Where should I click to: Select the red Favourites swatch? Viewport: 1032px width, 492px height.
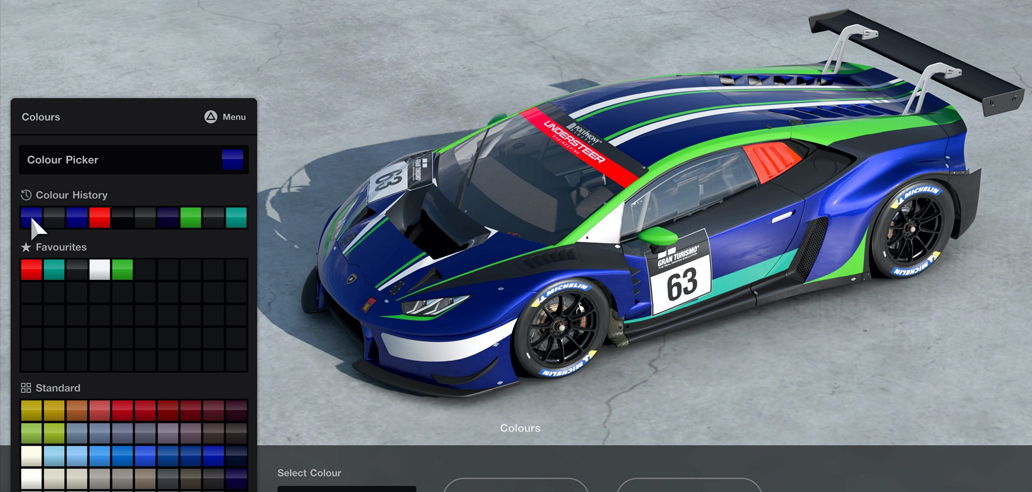(x=31, y=269)
